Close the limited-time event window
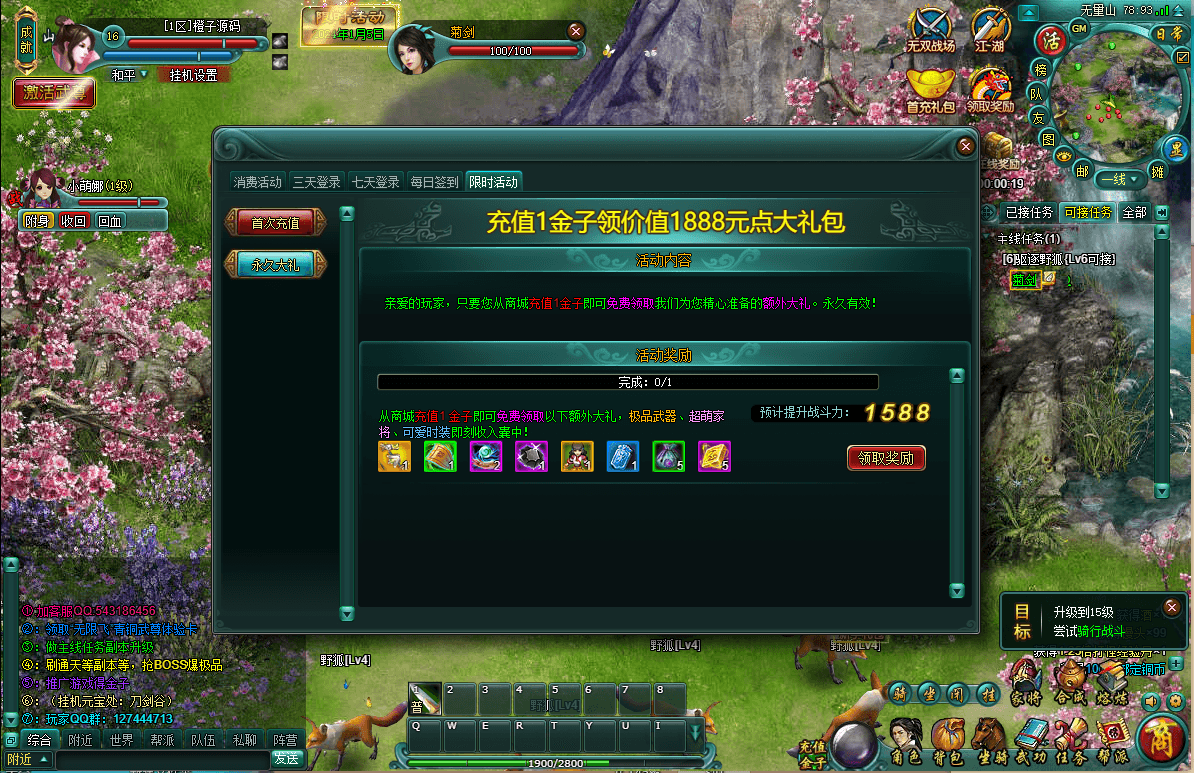 tap(965, 146)
